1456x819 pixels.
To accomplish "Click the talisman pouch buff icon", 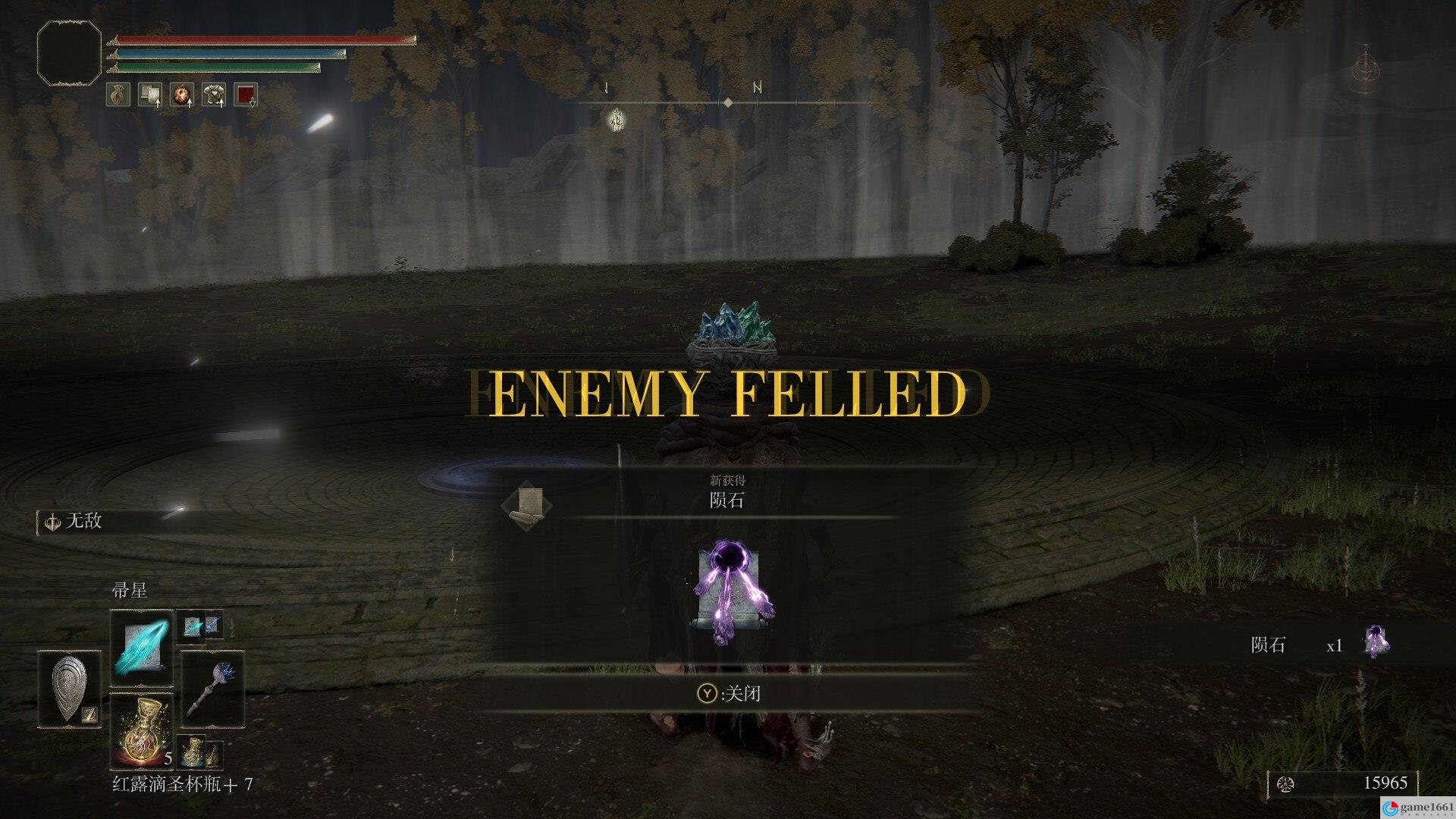I will coord(118,95).
